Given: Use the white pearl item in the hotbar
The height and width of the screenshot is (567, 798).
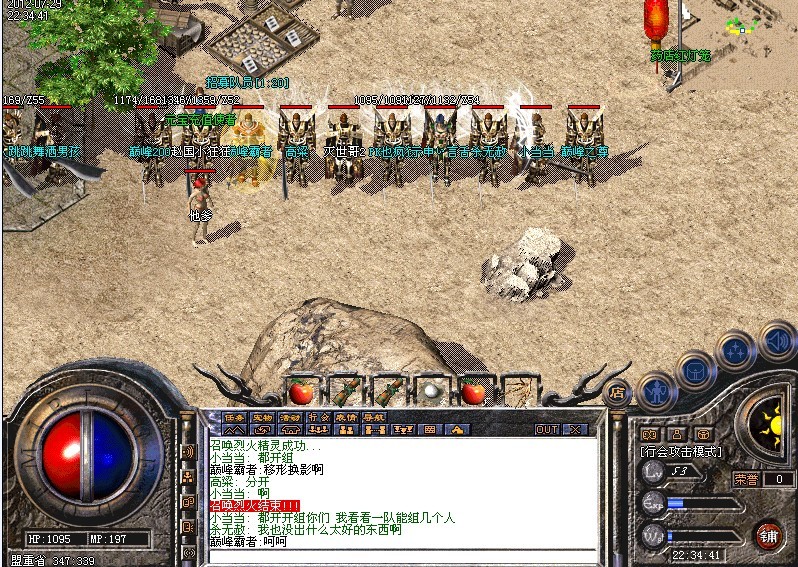Looking at the screenshot, I should click(430, 391).
